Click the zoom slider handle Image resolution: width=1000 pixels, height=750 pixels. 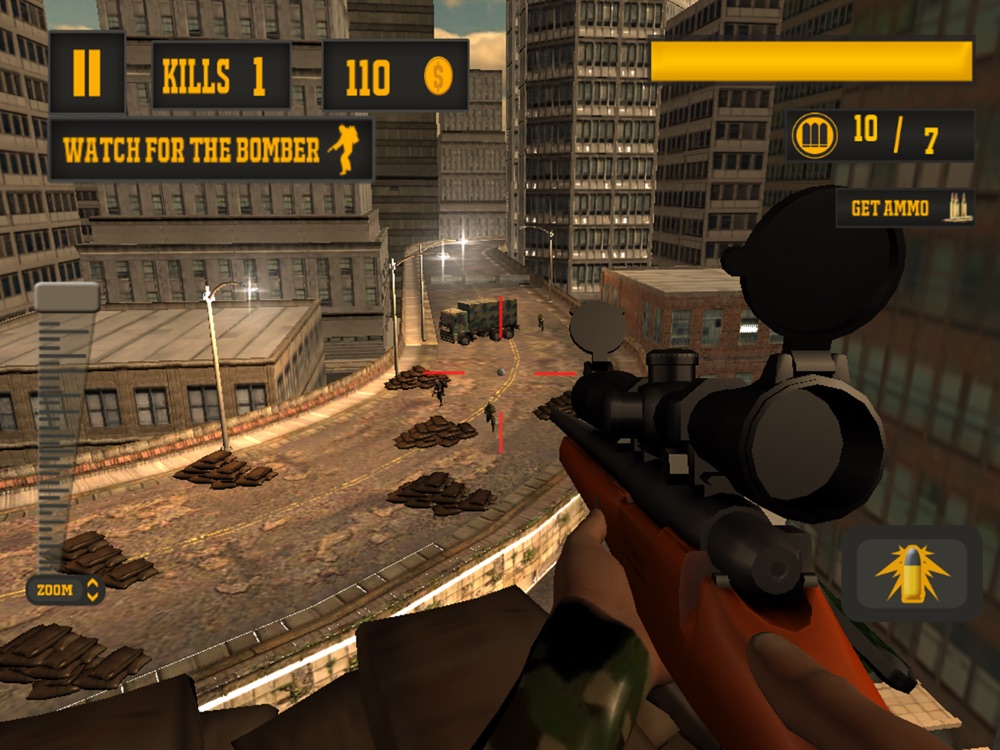coord(67,296)
